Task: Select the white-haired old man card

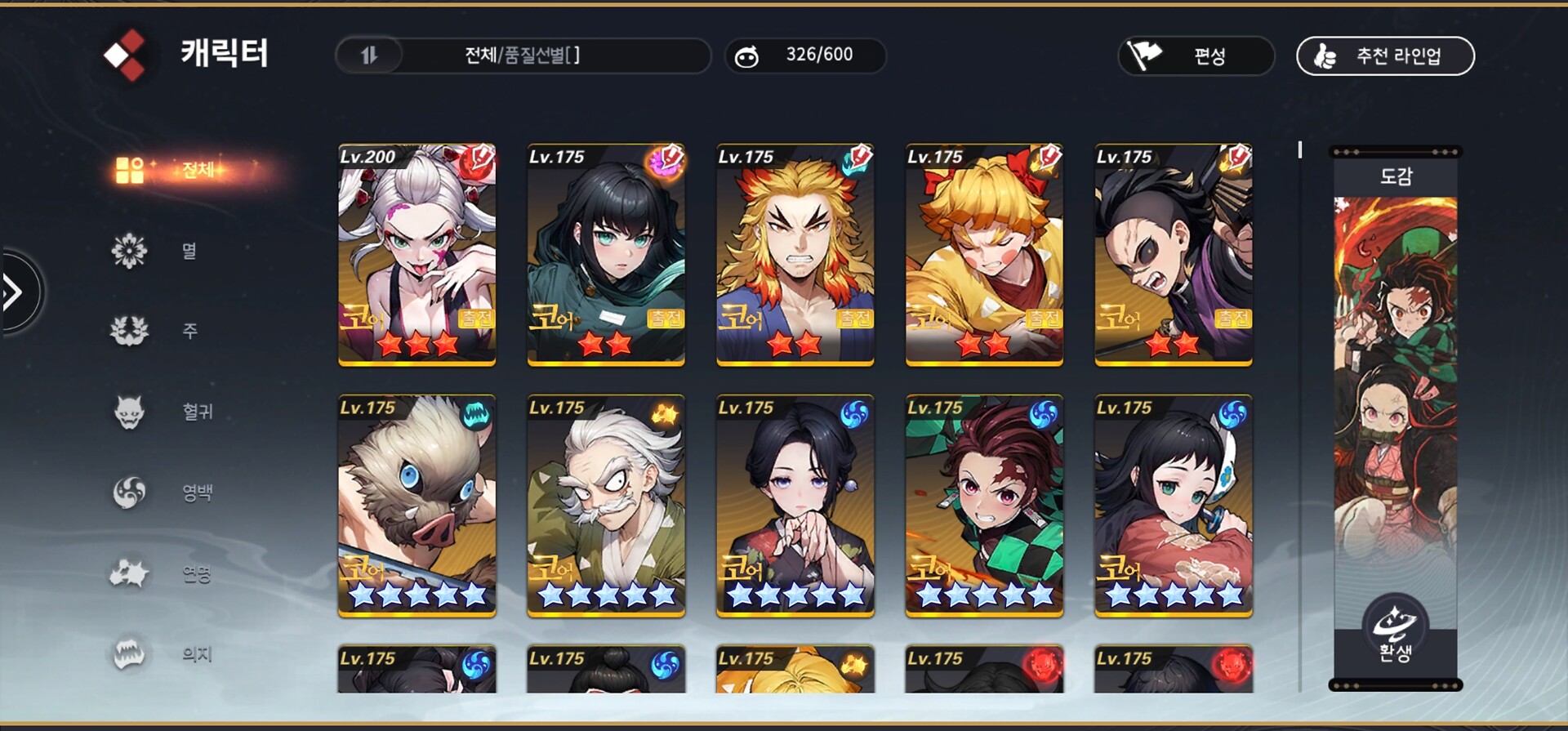Action: pyautogui.click(x=606, y=506)
